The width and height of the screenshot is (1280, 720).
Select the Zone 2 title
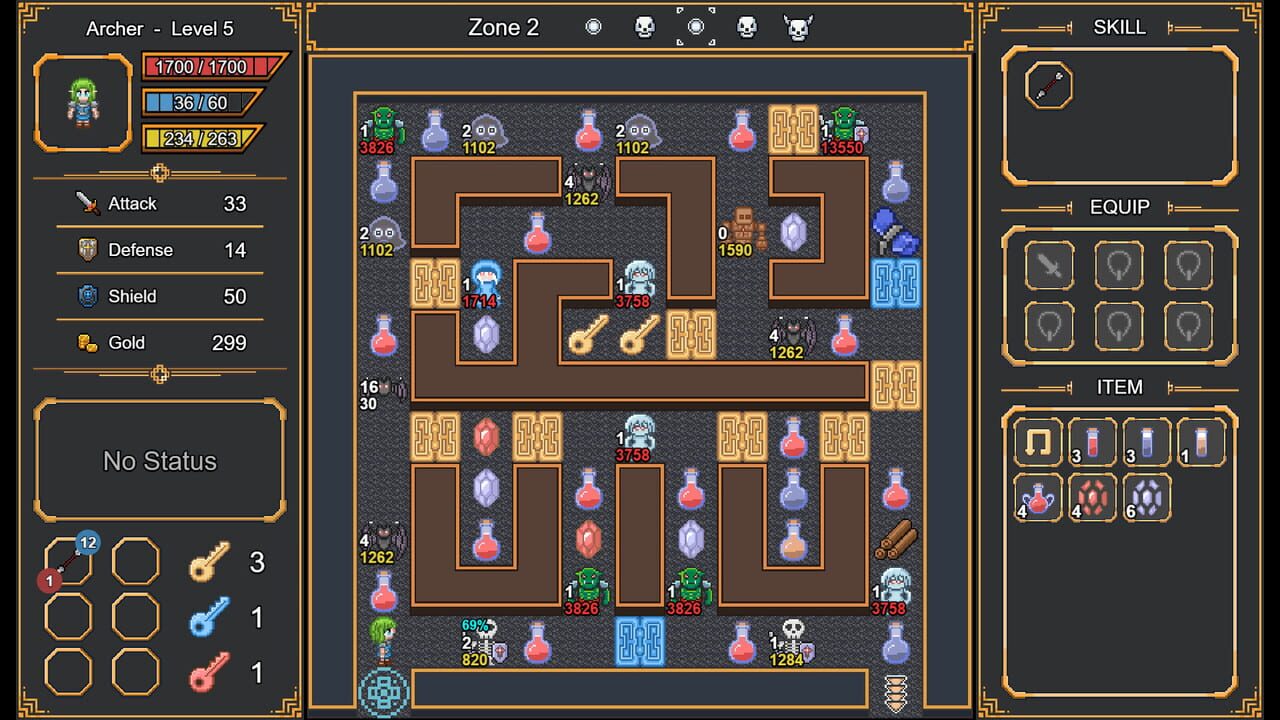pyautogui.click(x=500, y=27)
